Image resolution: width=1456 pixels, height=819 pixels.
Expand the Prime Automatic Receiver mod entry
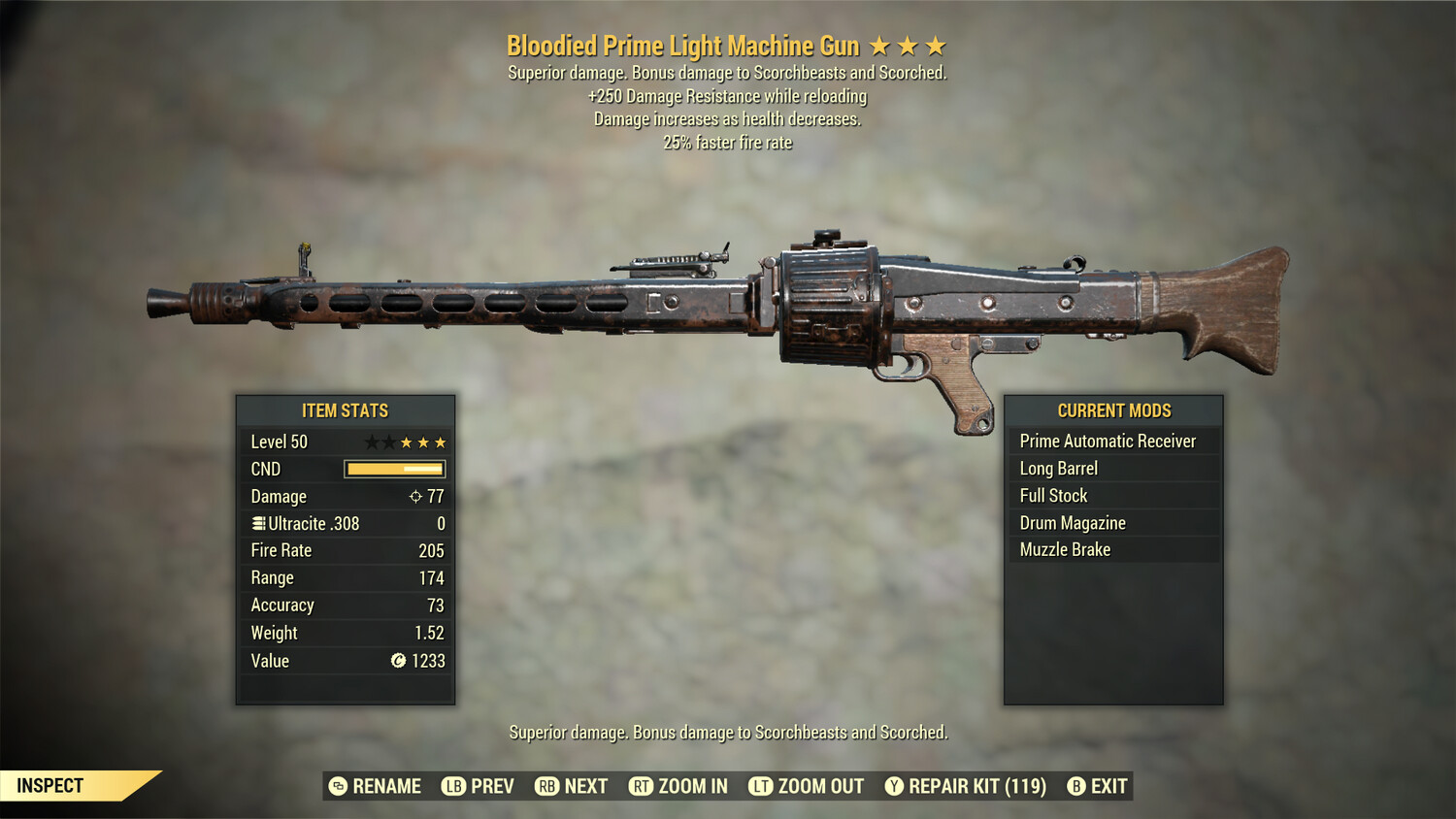click(x=1113, y=441)
